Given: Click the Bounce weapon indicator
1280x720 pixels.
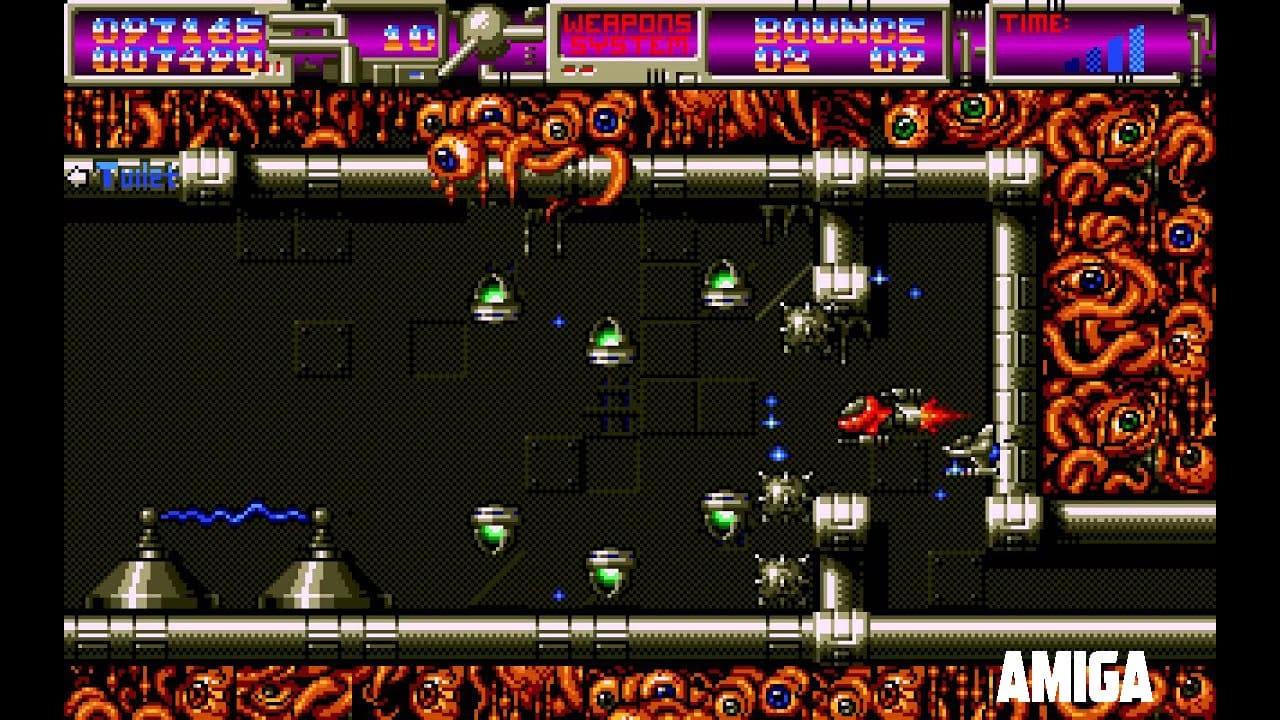Looking at the screenshot, I should [x=839, y=43].
